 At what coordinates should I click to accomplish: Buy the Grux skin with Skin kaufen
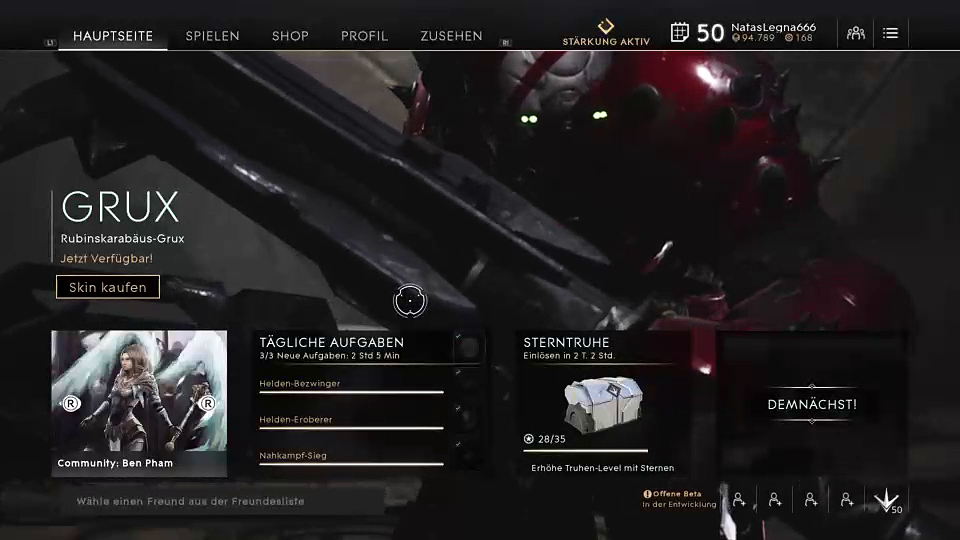(108, 287)
